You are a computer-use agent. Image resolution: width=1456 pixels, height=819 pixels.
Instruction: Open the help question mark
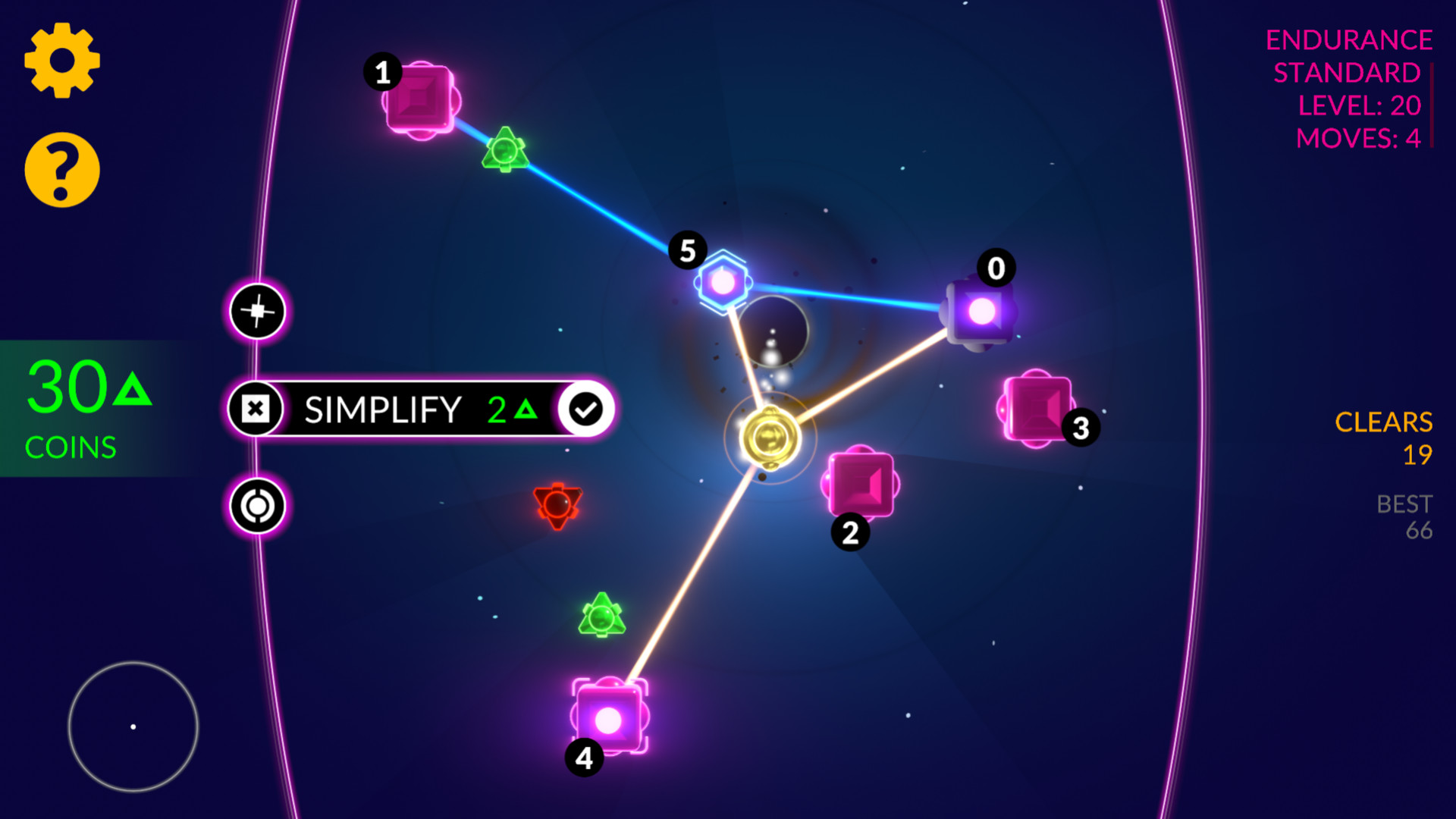click(x=63, y=170)
